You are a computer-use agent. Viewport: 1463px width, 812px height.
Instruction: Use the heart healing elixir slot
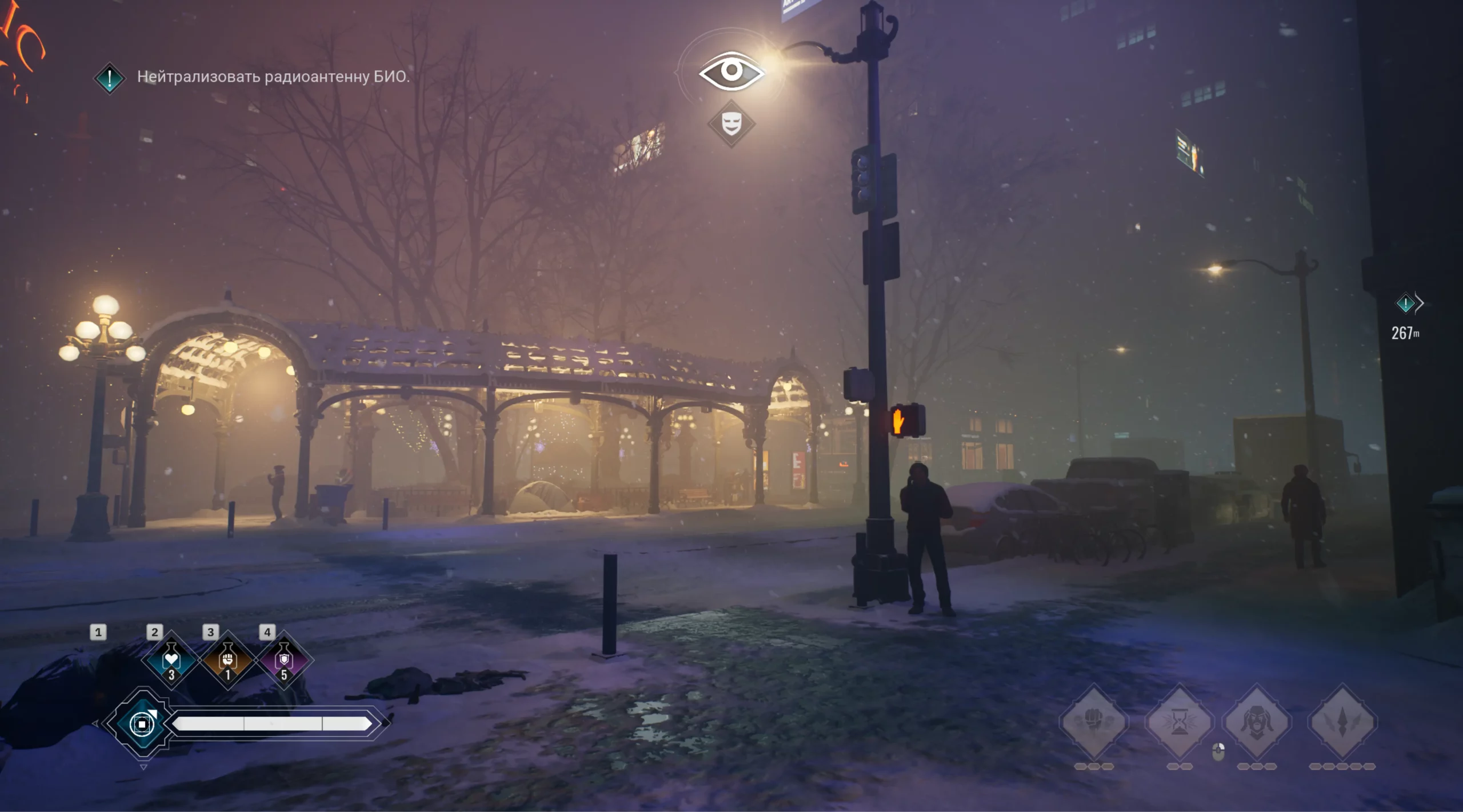(171, 661)
